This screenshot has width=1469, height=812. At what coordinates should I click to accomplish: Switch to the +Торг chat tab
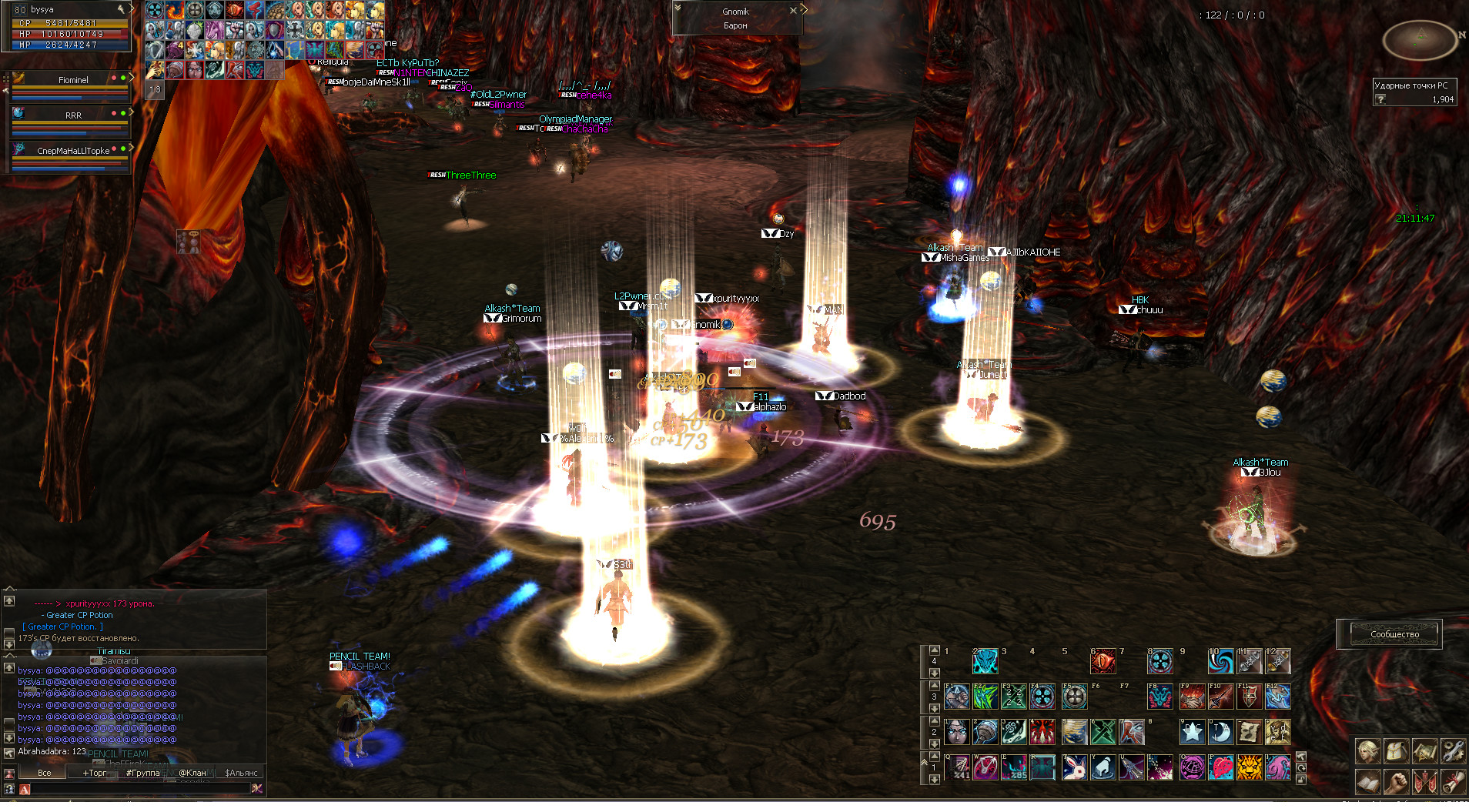click(x=95, y=773)
